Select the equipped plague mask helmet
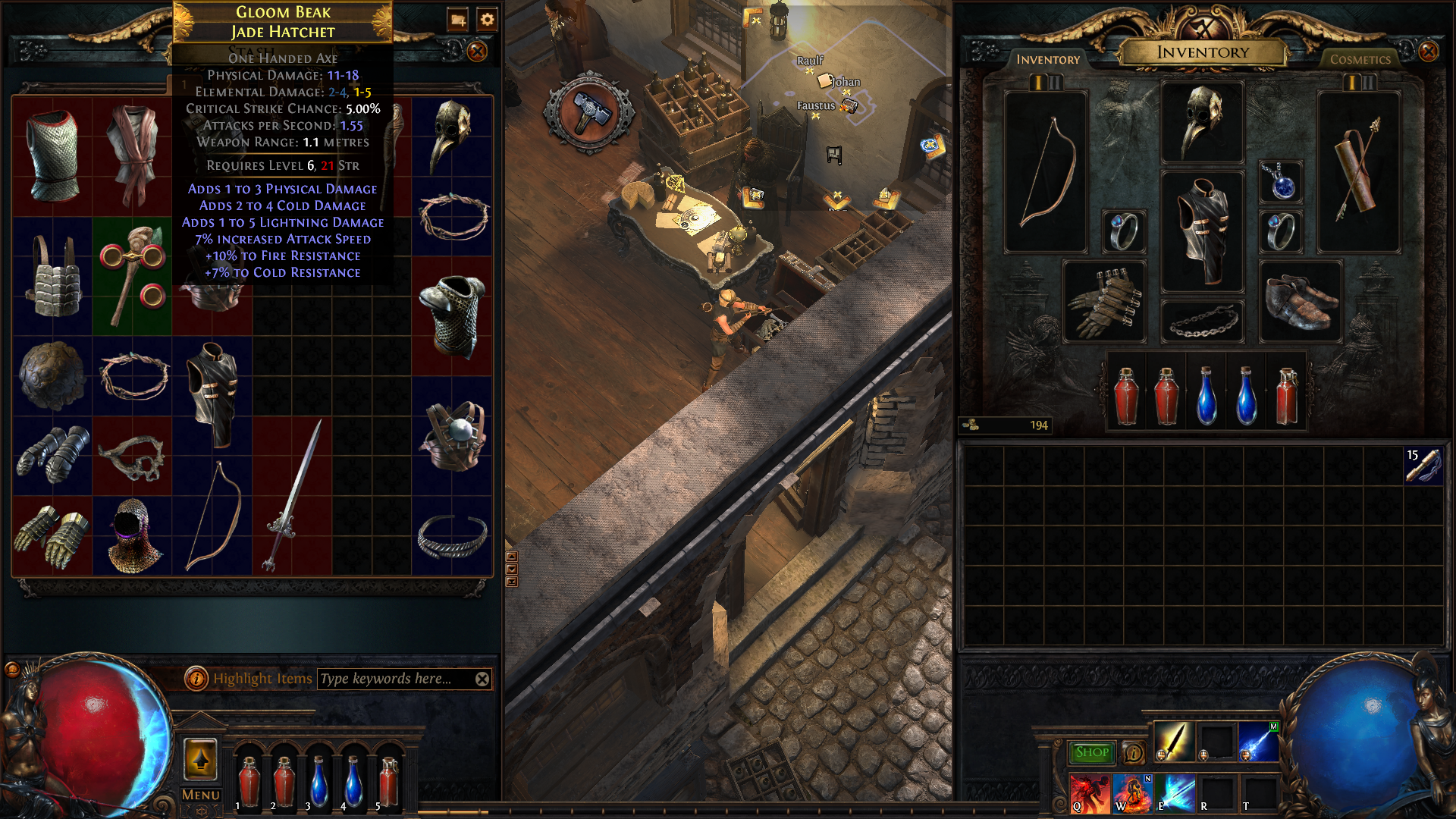This screenshot has height=819, width=1456. pyautogui.click(x=1202, y=121)
